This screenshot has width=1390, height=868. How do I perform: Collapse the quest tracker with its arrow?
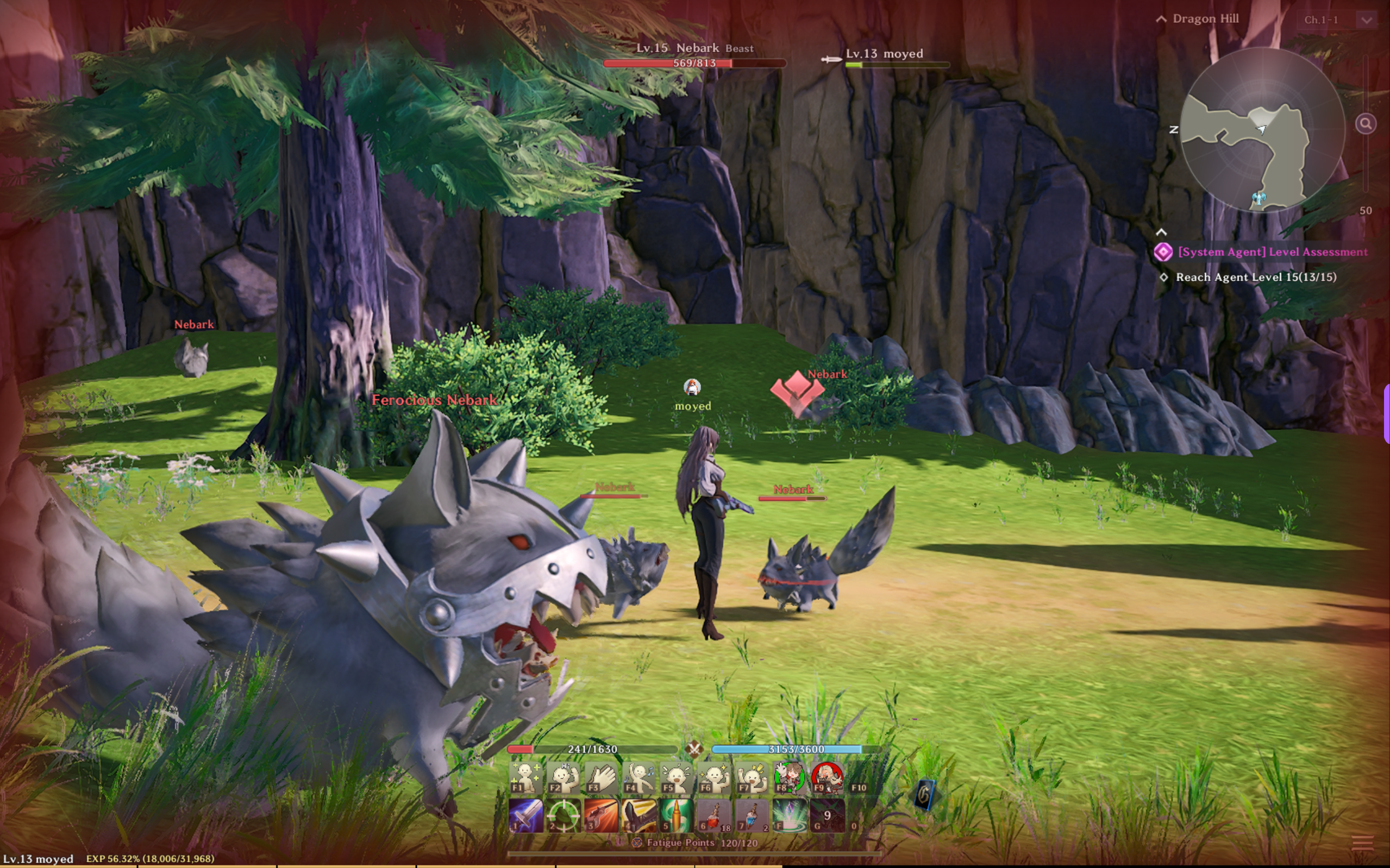1161,232
